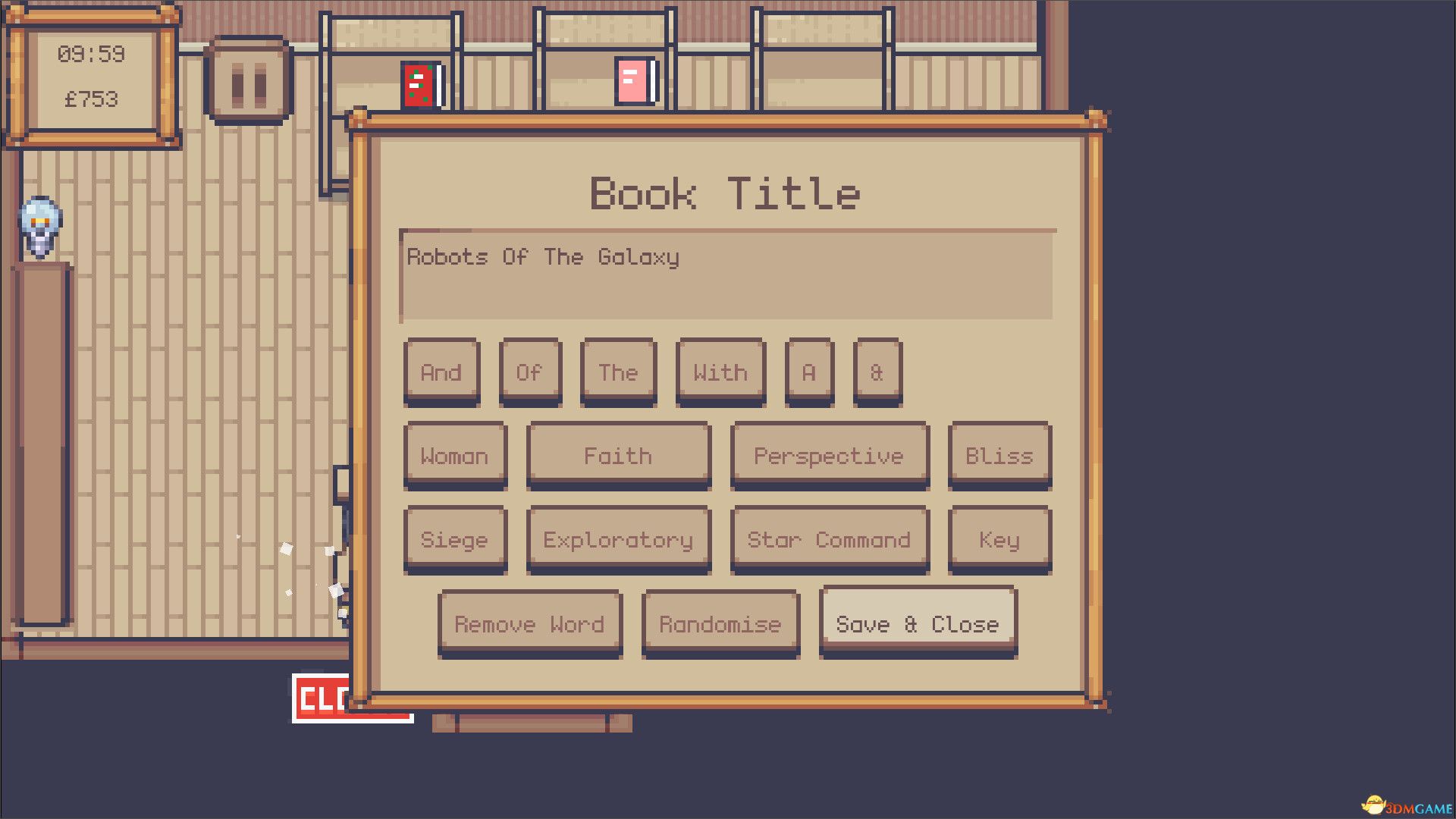Viewport: 1456px width, 819px height.
Task: Insert 'The' into the book title
Action: click(x=617, y=372)
